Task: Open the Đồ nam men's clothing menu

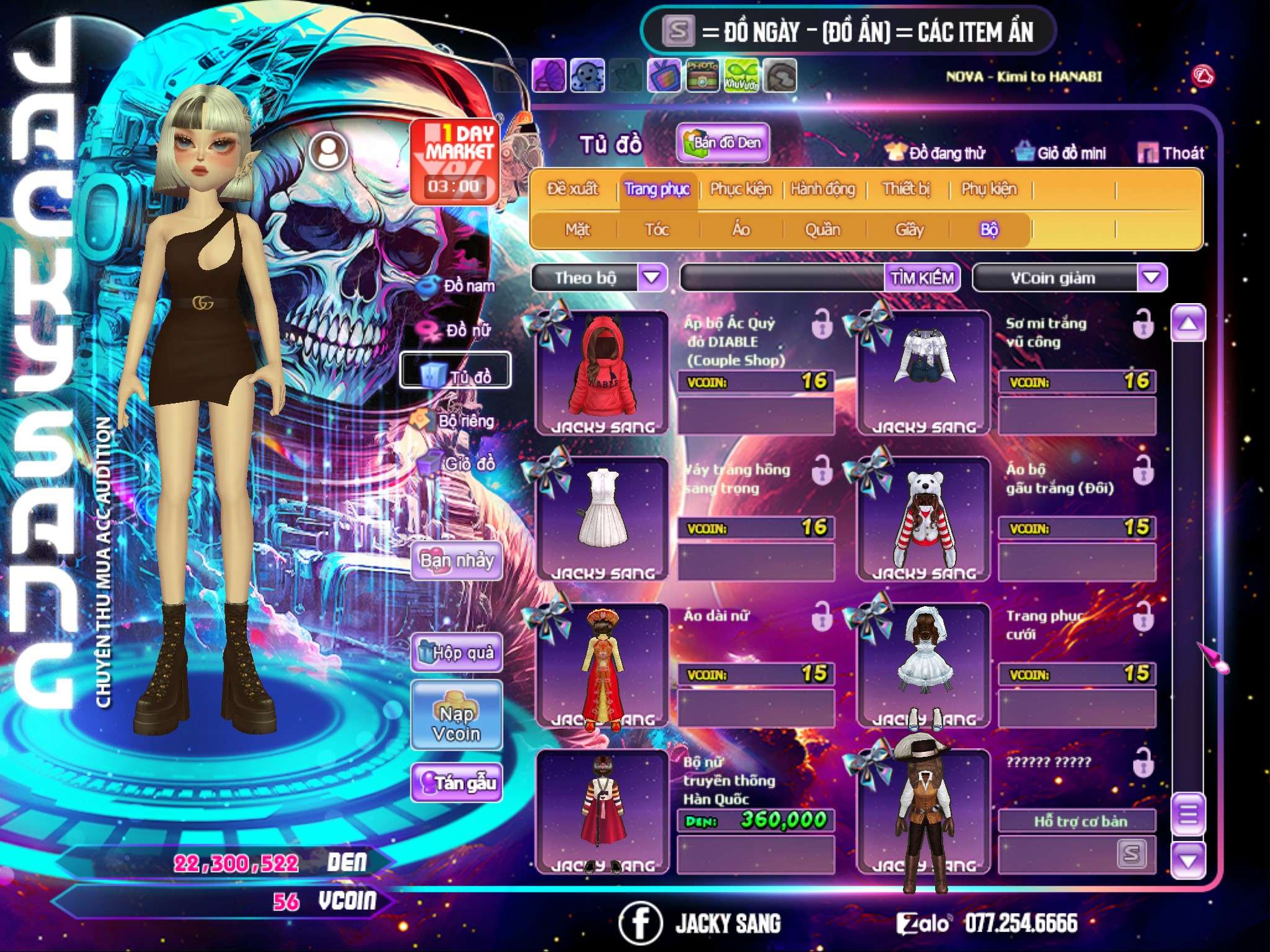Action: (460, 286)
